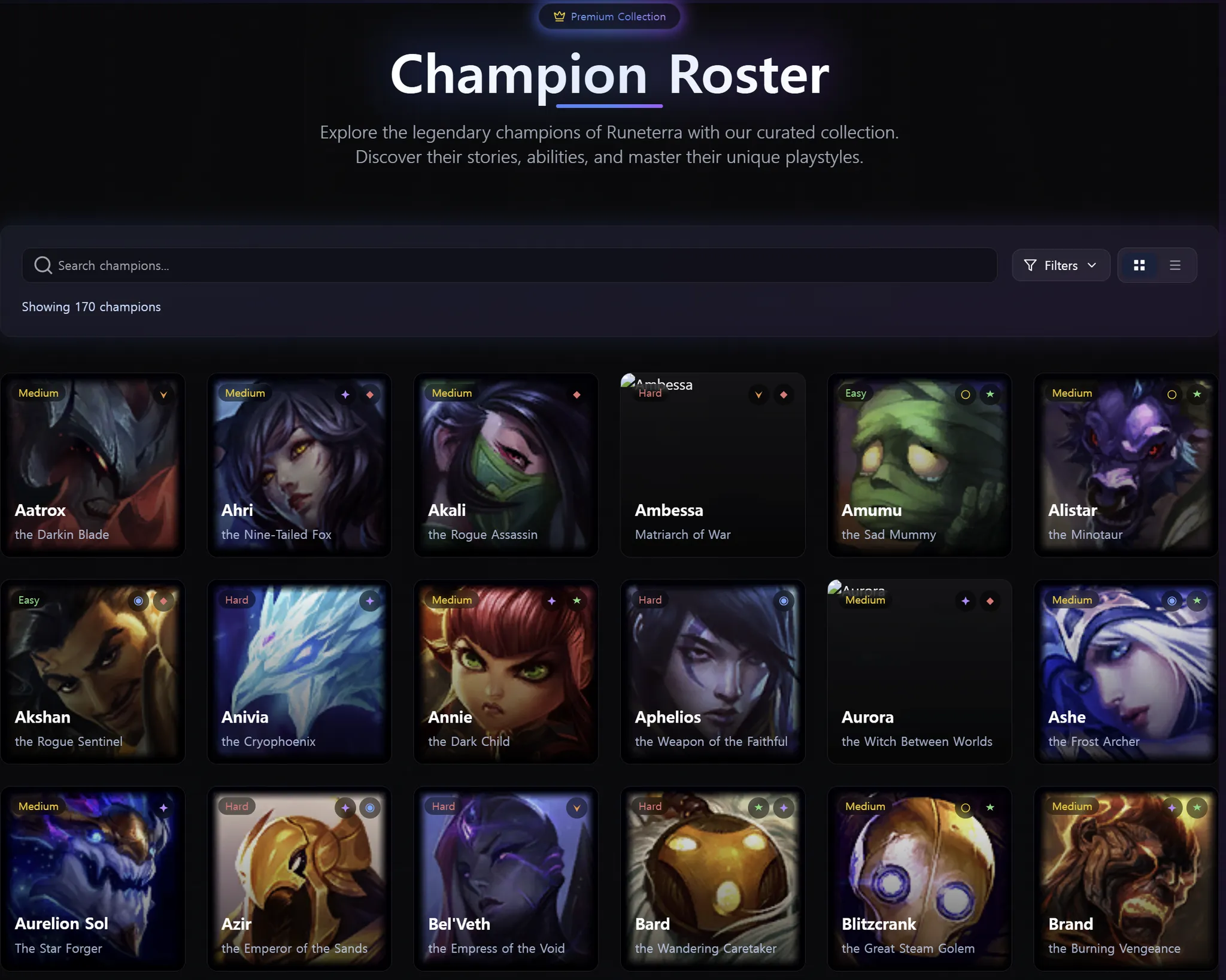
Task: Open Bard the Wandering Caretaker card
Action: click(712, 878)
